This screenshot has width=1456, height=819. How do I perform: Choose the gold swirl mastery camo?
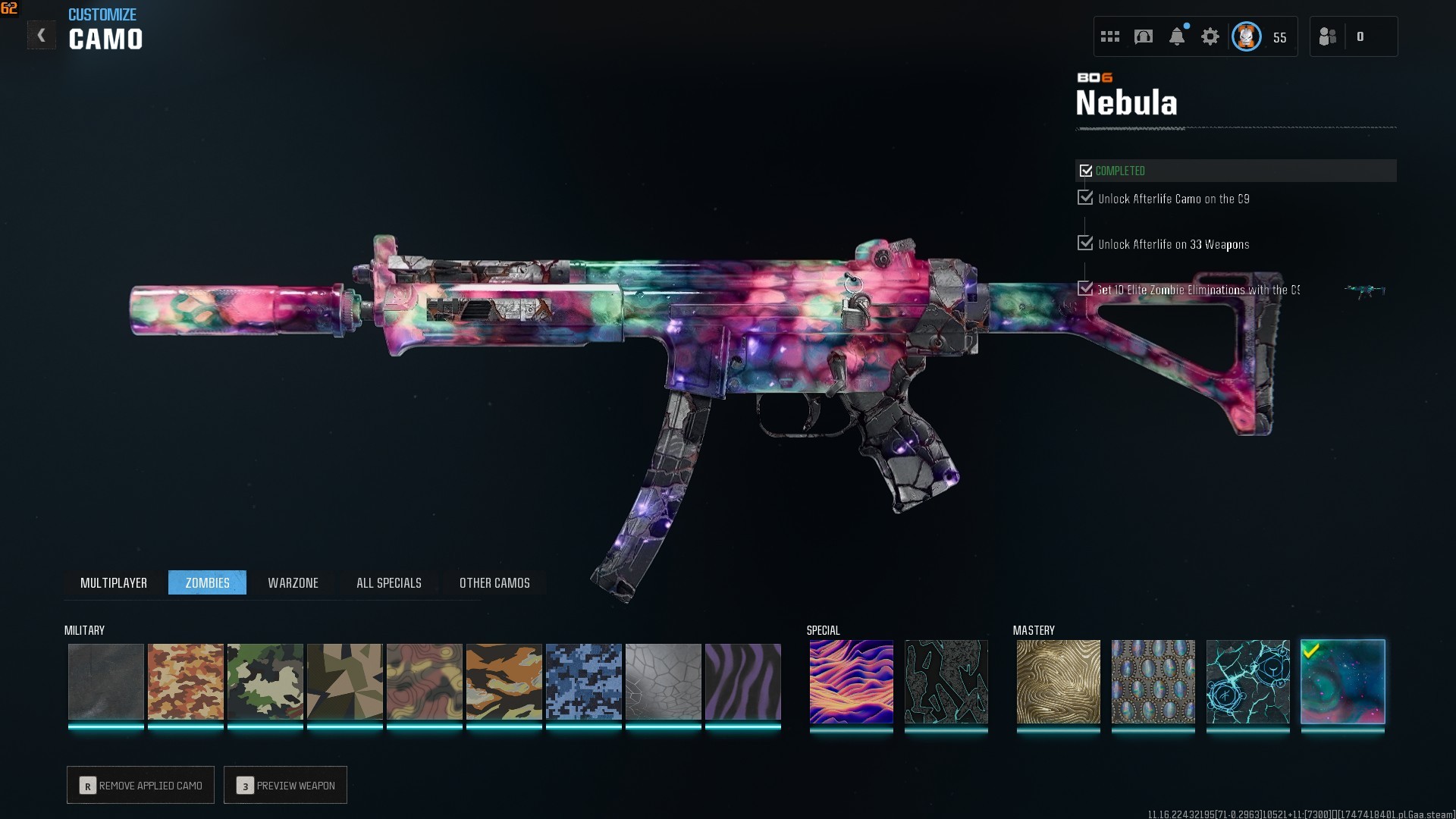coord(1059,681)
